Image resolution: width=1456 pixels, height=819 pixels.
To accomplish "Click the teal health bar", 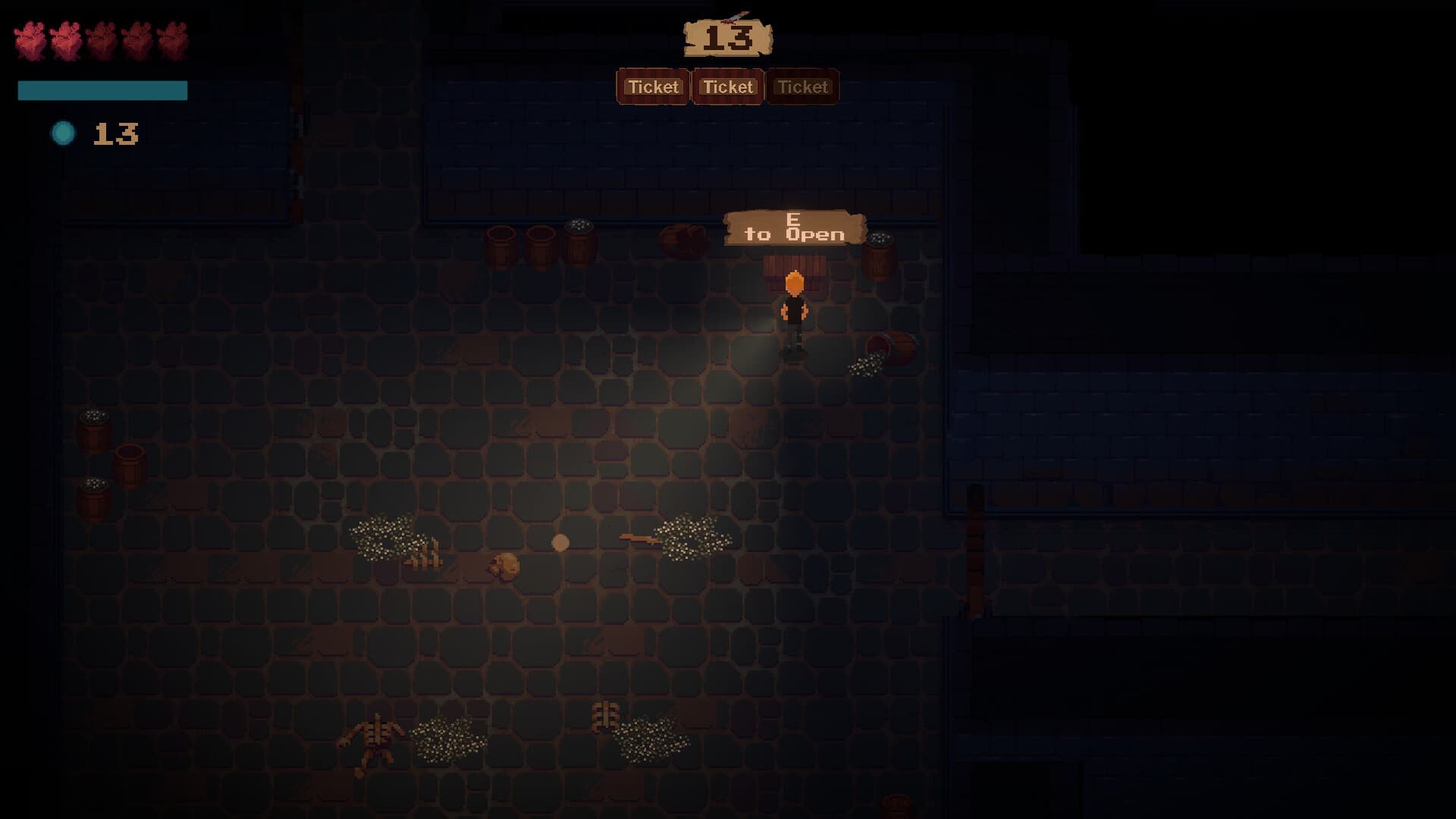I will pyautogui.click(x=101, y=89).
